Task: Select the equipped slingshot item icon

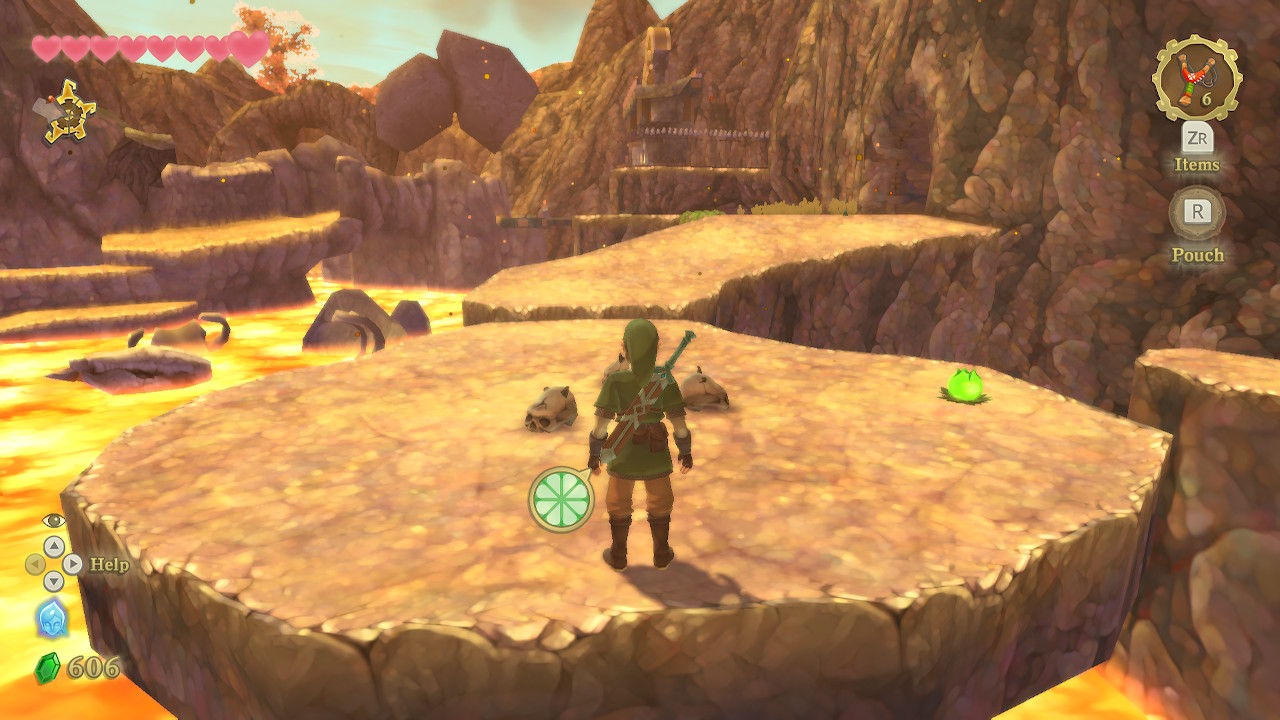Action: [x=1196, y=78]
